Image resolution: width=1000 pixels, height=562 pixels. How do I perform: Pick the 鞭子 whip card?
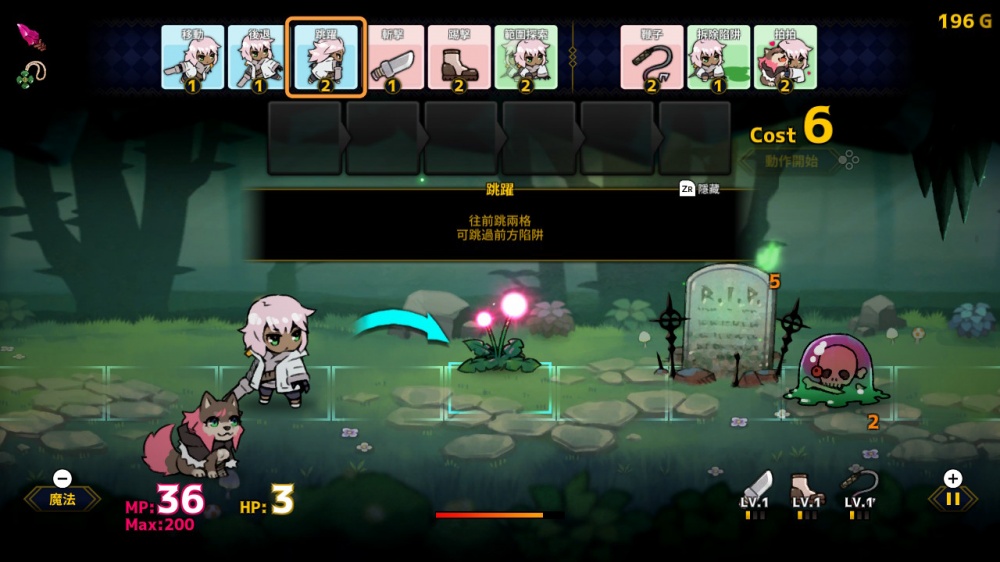tap(652, 58)
